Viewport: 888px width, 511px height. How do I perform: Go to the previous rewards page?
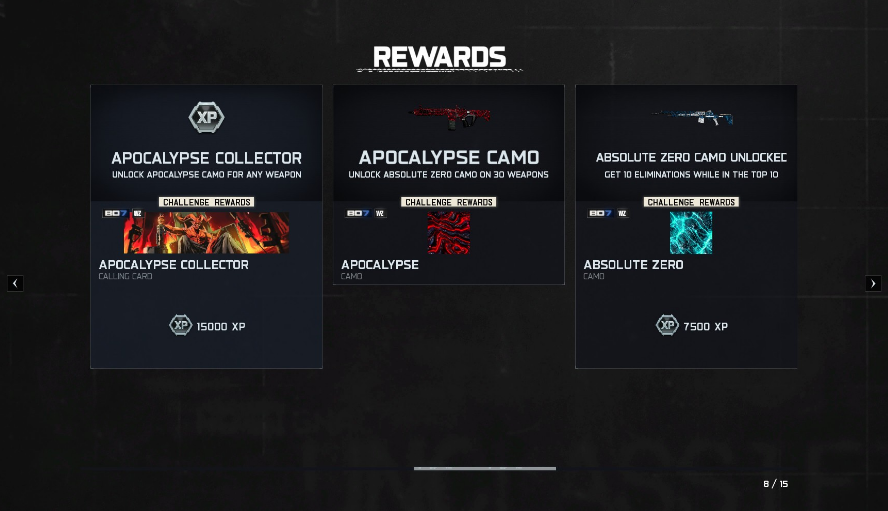(15, 283)
